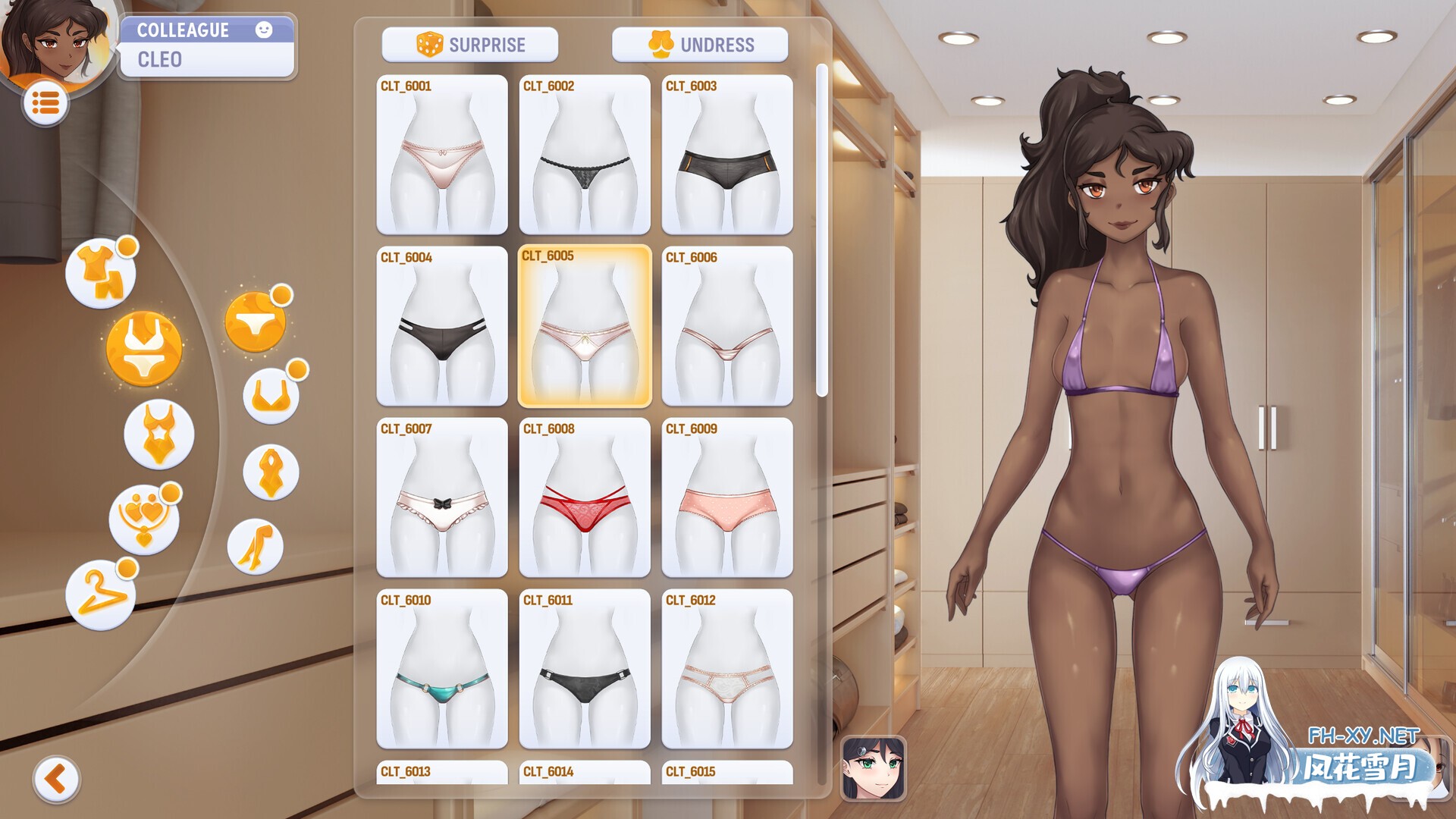
Task: Deselect the highlighted CLT_6005 panties
Action: click(584, 326)
